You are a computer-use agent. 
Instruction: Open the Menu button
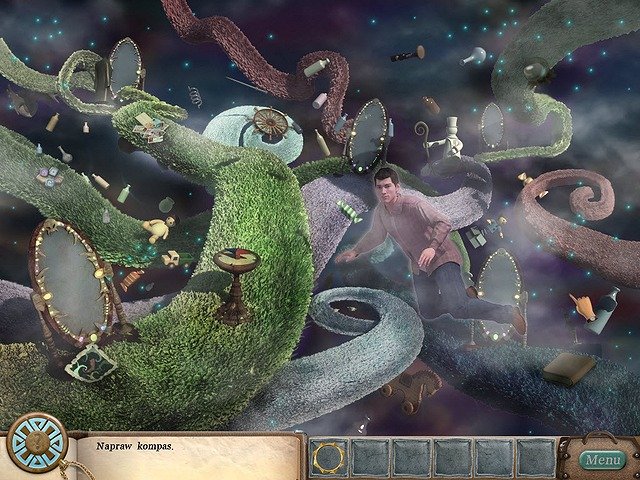pyautogui.click(x=602, y=460)
